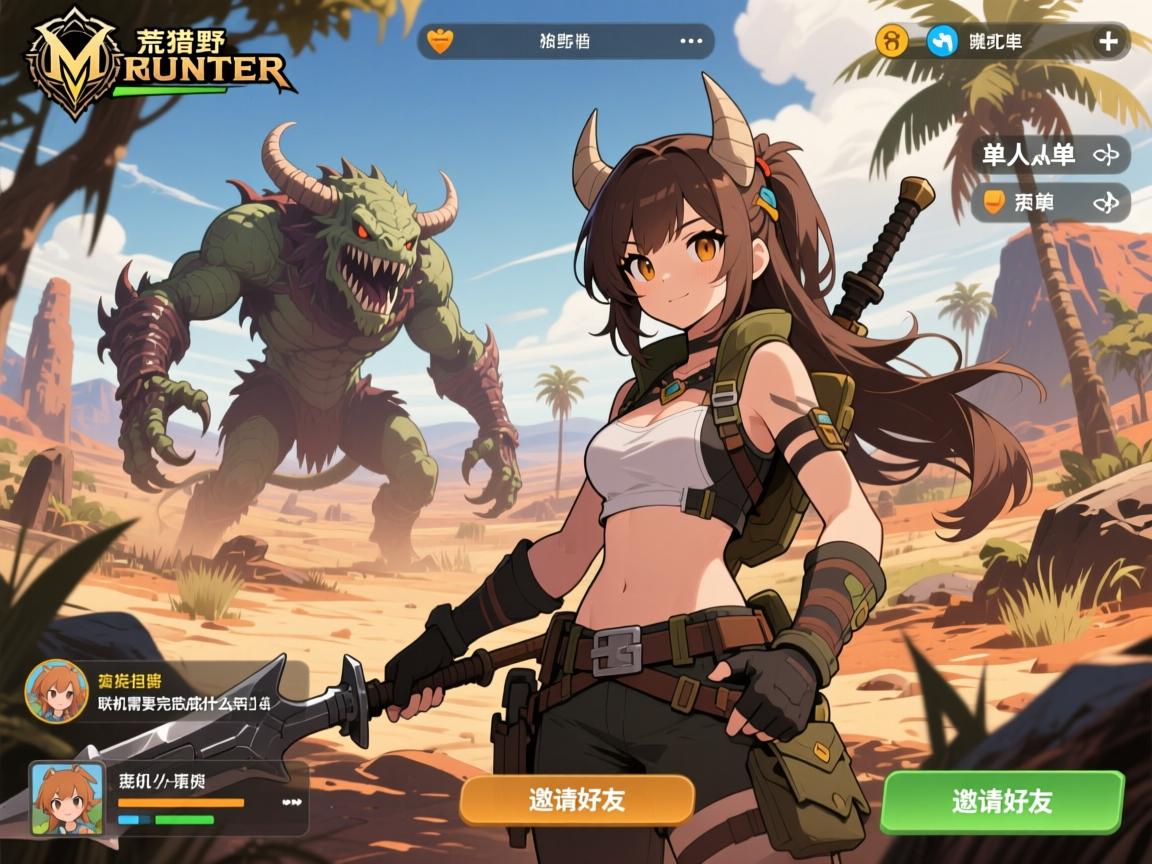Click the small arrows on the player card

[292, 802]
